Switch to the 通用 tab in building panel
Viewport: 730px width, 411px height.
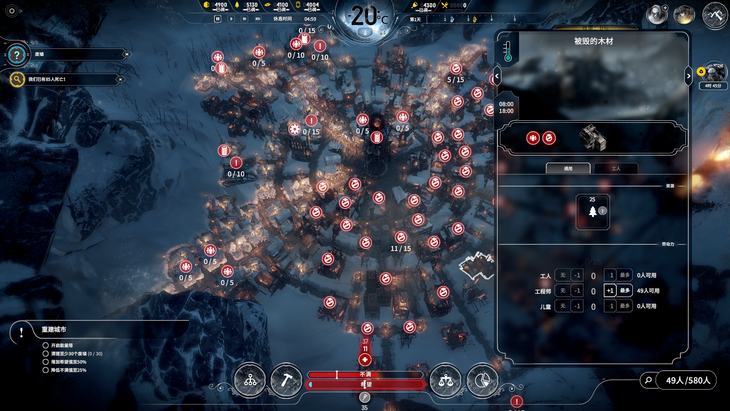(569, 169)
